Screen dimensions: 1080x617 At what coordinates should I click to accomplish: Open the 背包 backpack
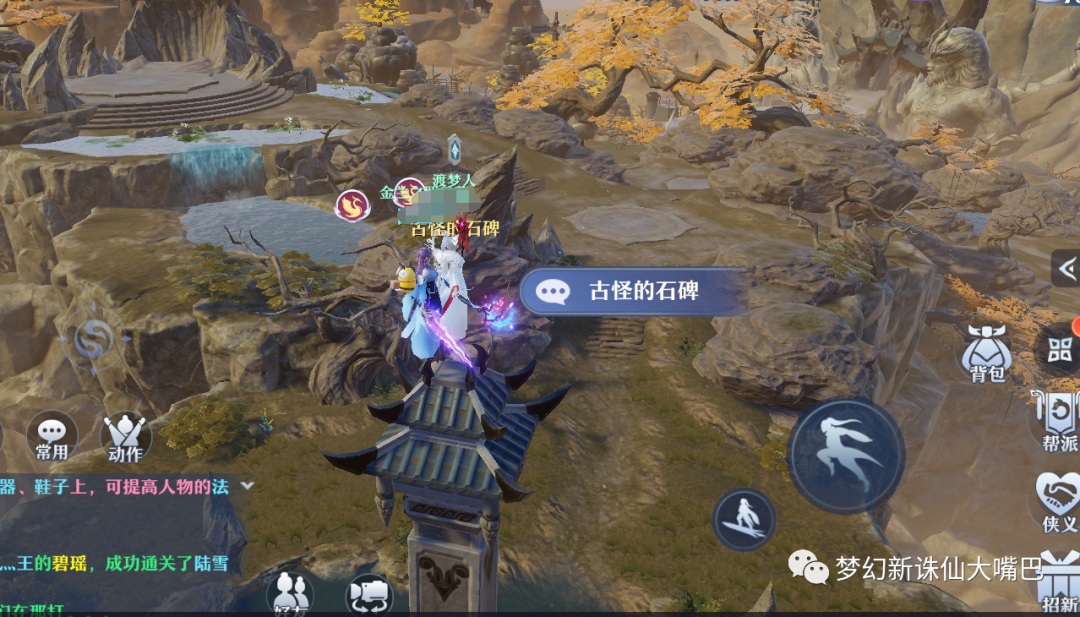[x=986, y=353]
